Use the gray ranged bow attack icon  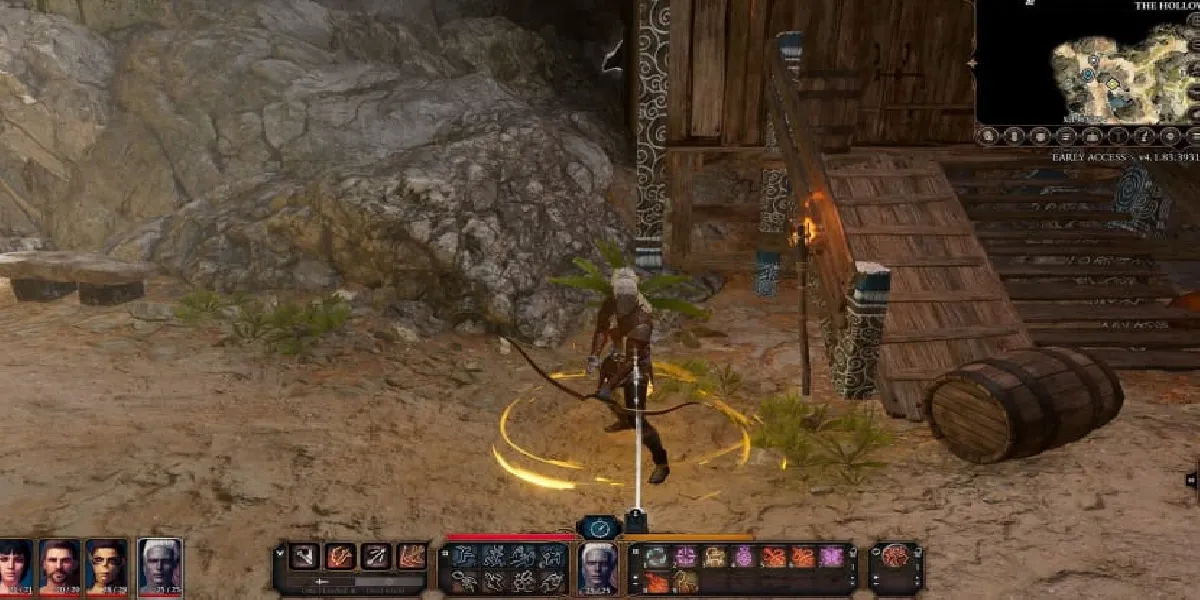coord(376,557)
